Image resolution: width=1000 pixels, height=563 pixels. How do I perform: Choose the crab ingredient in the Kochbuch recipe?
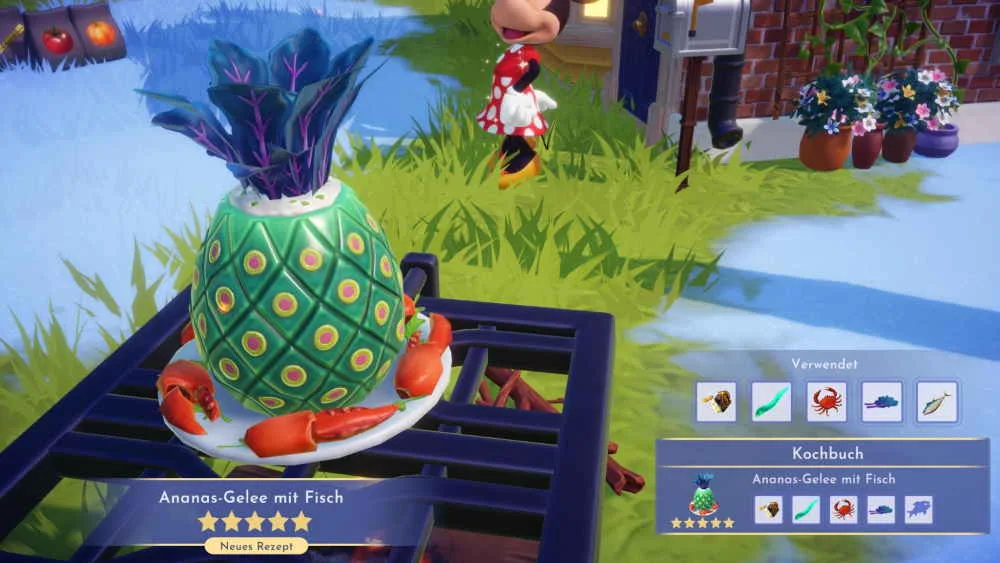(x=843, y=509)
